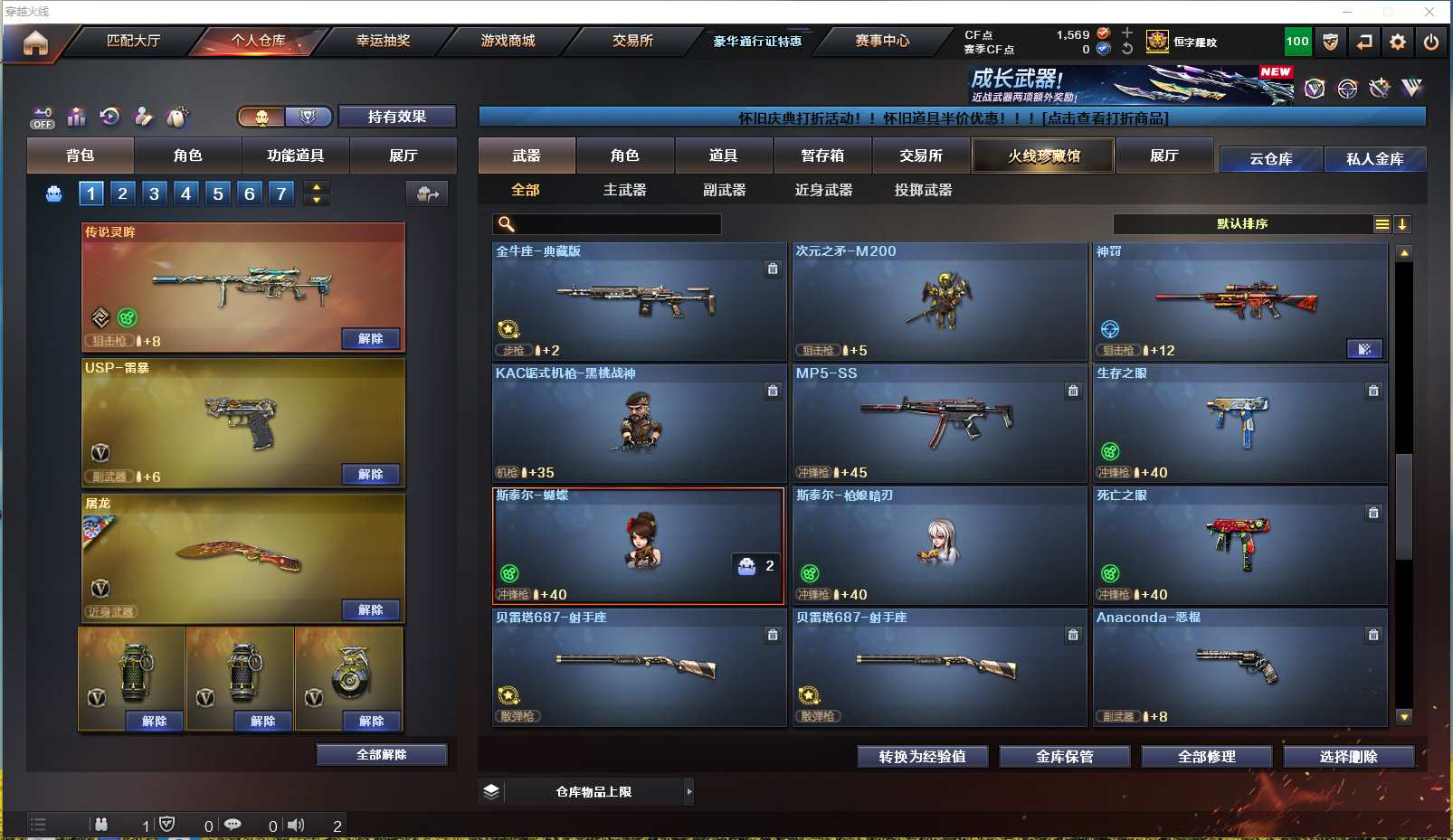The image size is (1453, 840).
Task: Click 全部解除 to unequip everything
Action: [381, 754]
